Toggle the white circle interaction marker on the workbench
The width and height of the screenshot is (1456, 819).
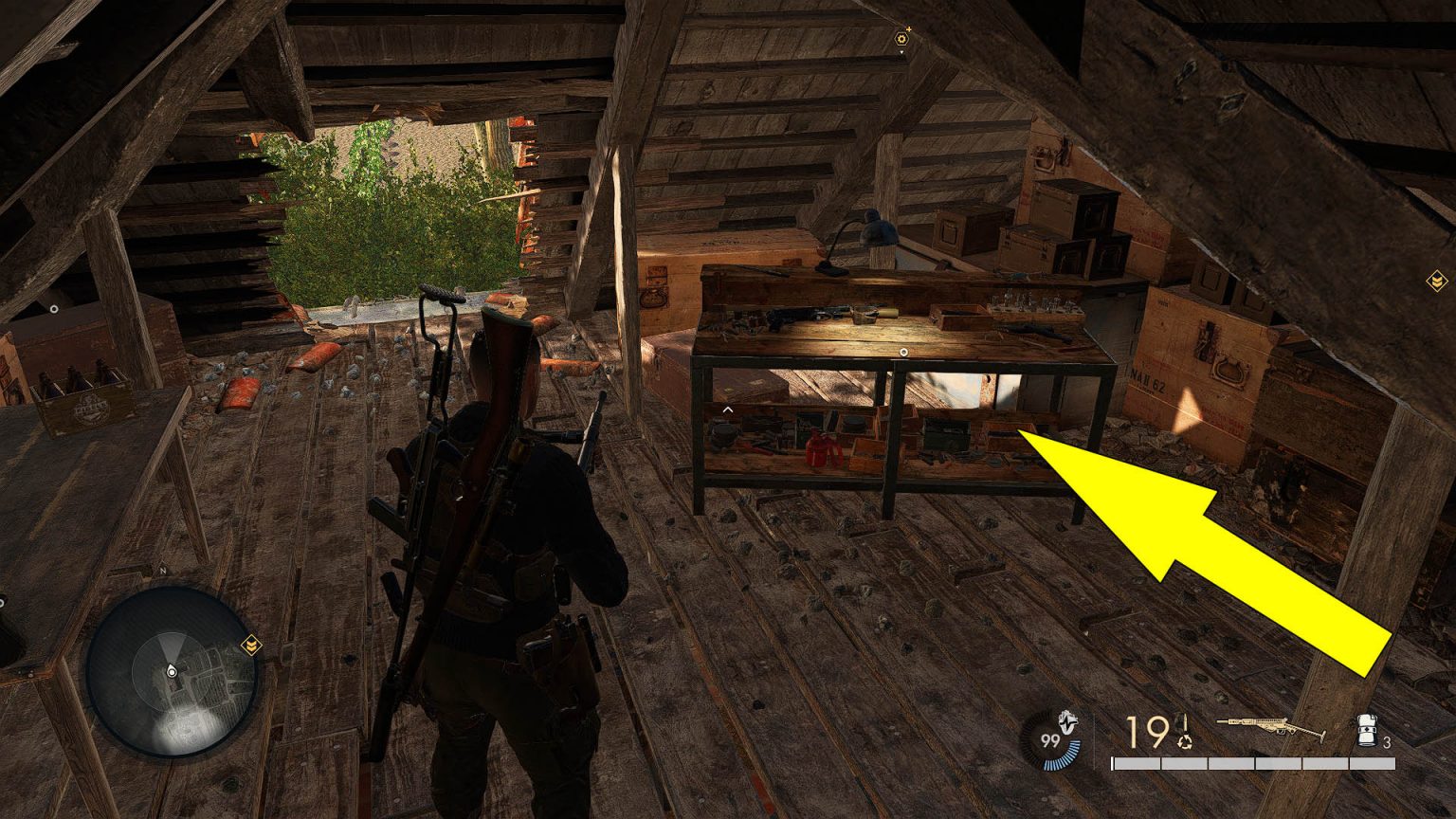tap(903, 352)
